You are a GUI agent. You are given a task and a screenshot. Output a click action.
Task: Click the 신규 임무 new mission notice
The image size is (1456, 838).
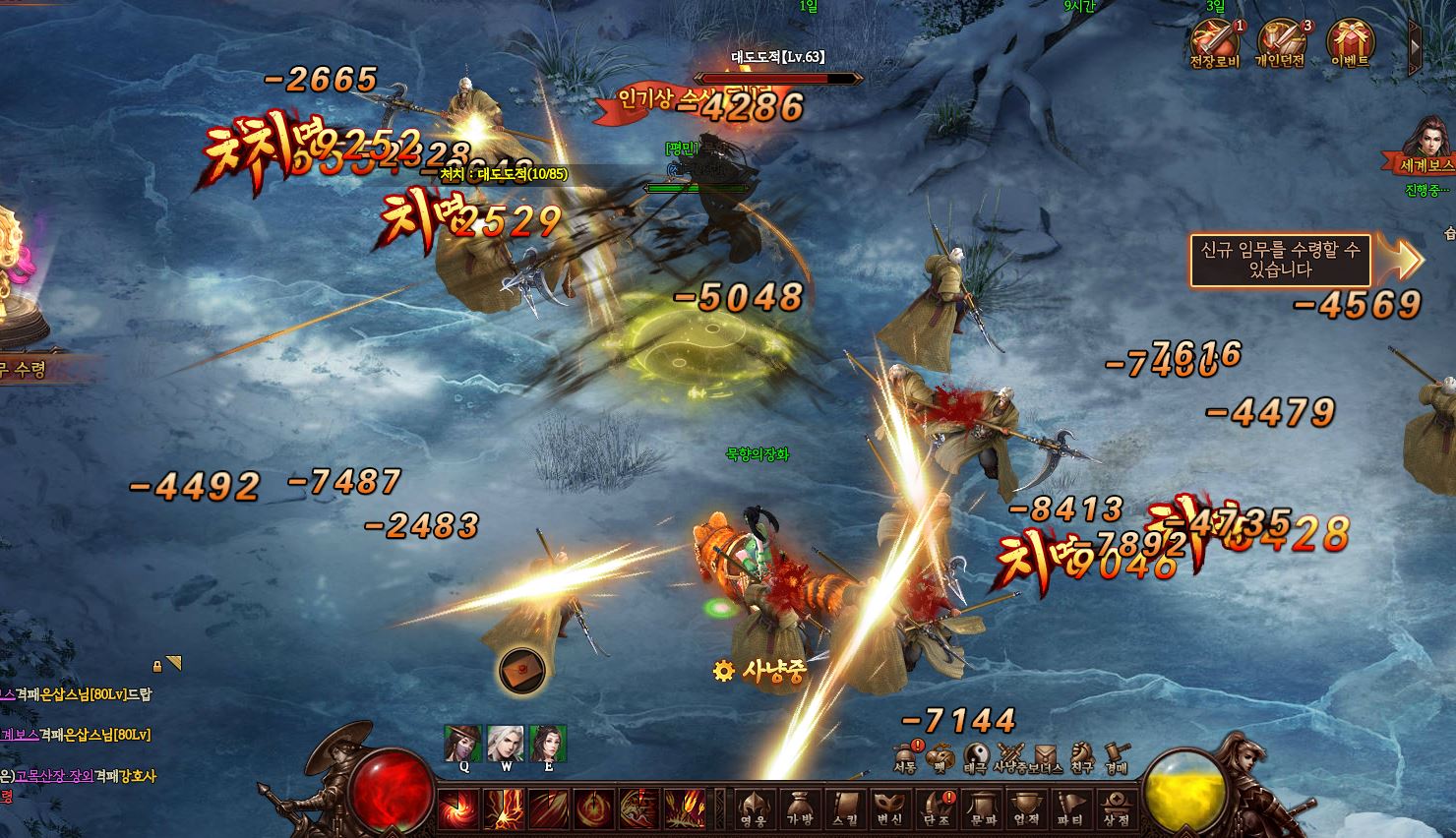[x=1280, y=260]
